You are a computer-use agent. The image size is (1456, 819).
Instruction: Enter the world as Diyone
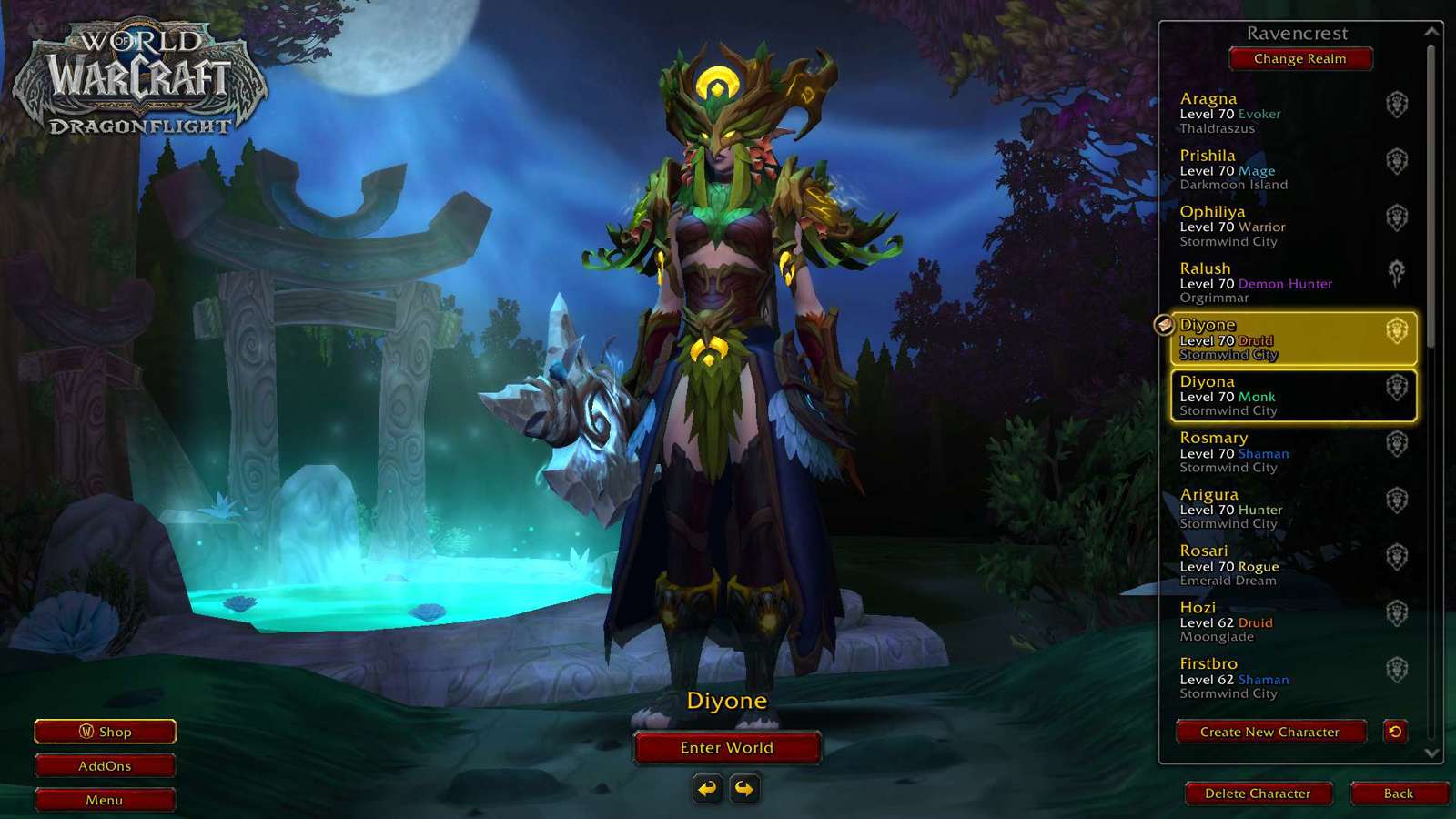tap(726, 748)
